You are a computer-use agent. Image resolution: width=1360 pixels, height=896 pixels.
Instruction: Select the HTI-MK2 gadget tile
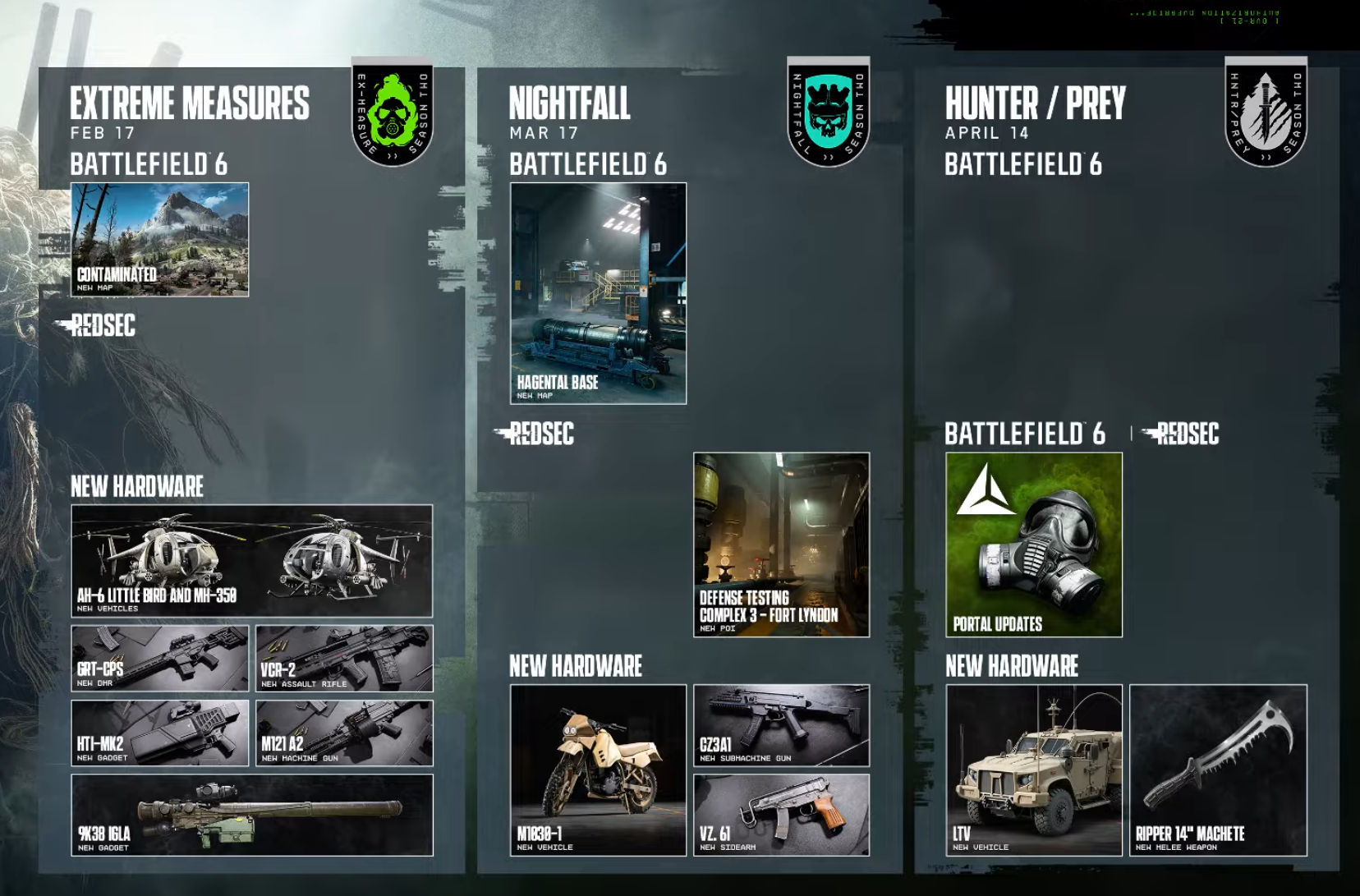(159, 733)
